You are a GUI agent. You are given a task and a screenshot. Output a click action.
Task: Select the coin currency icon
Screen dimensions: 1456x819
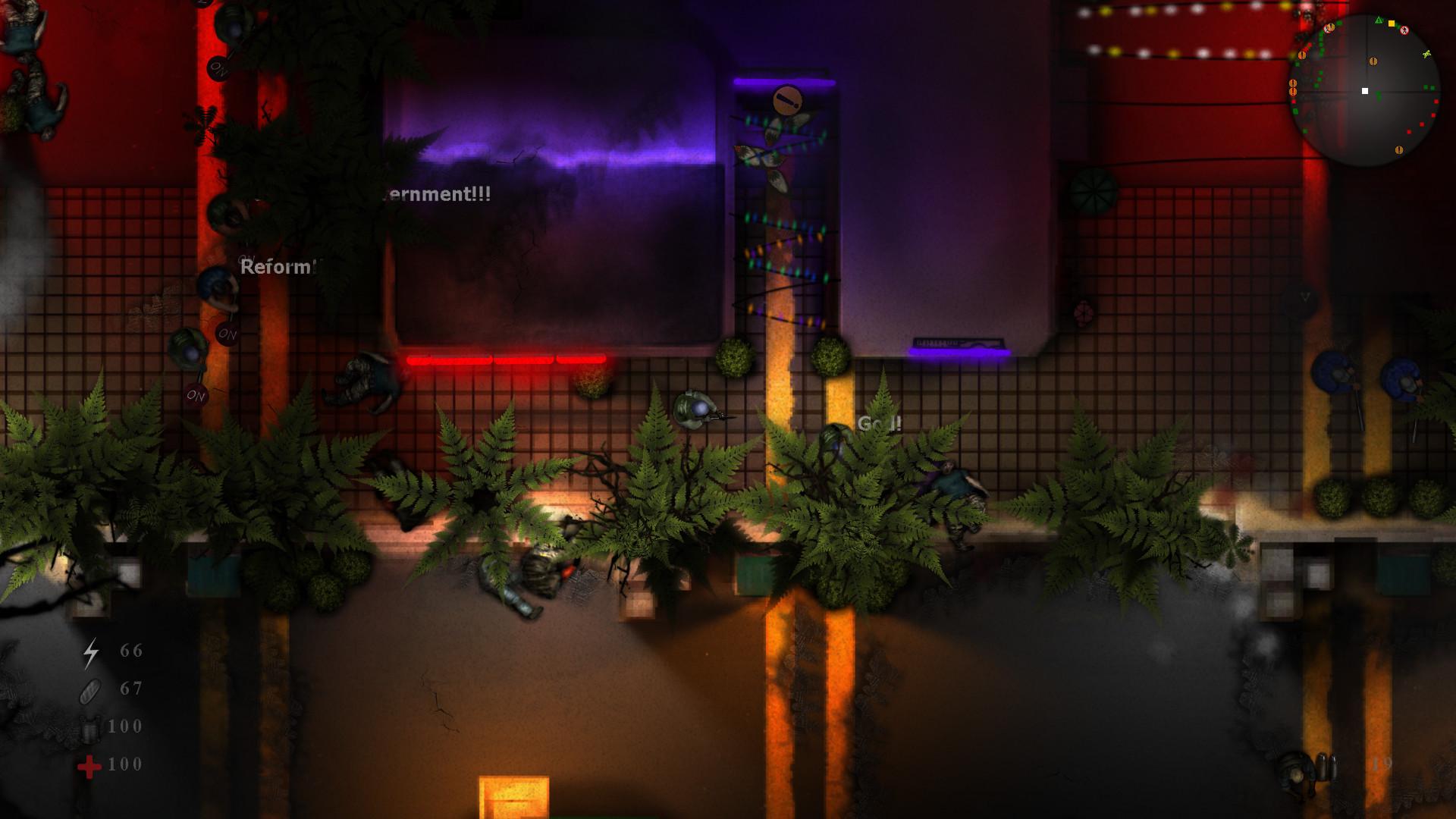pos(89,692)
